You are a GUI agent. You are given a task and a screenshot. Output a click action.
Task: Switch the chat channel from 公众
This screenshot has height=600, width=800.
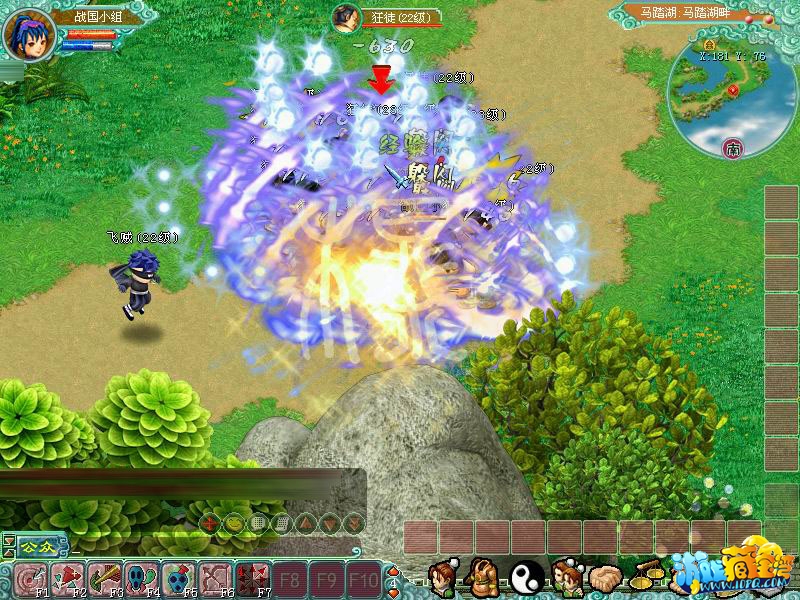38,546
